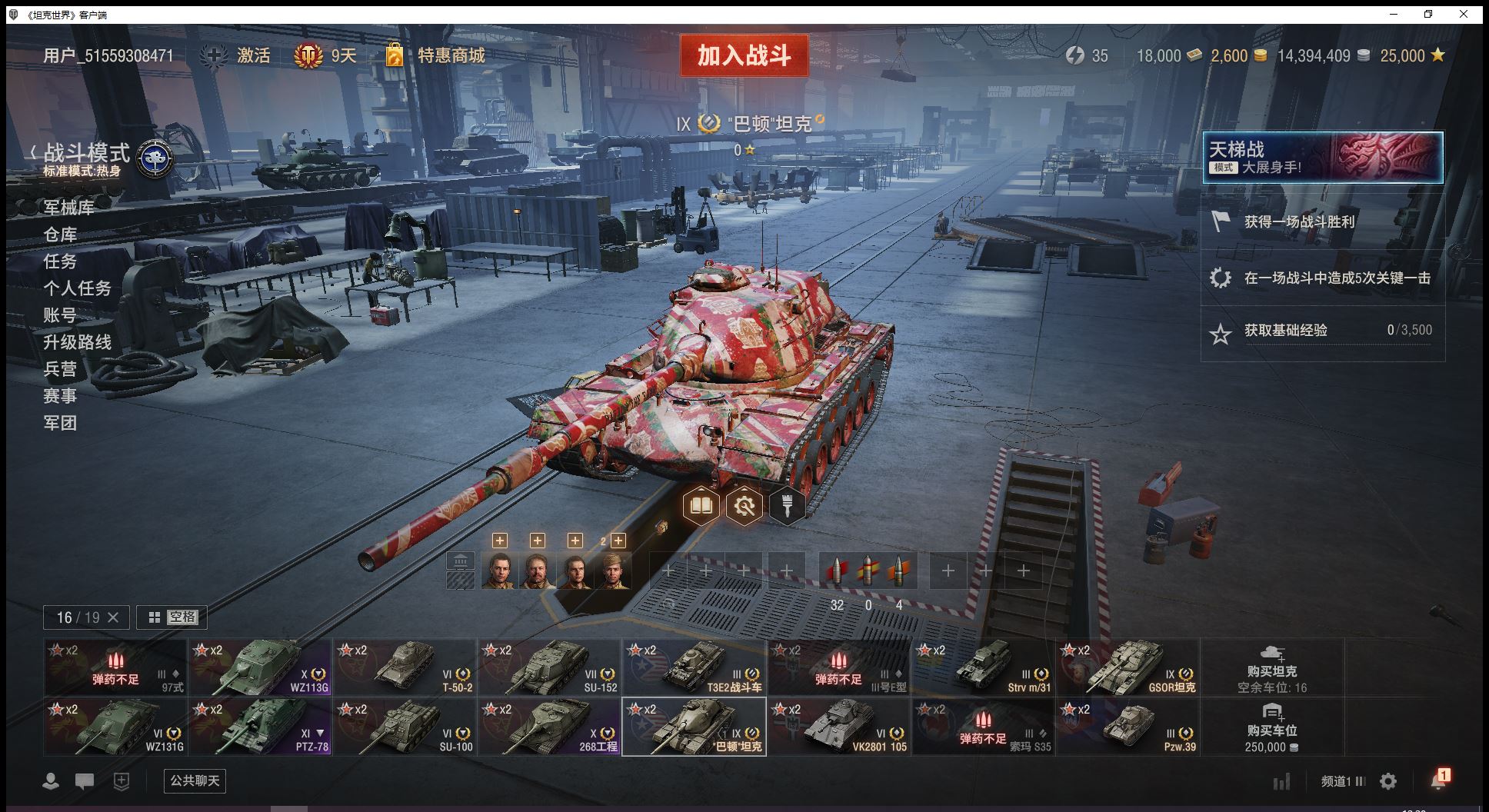Image resolution: width=1489 pixels, height=812 pixels.
Task: Open 个人任务 personal missions
Action: tap(77, 288)
